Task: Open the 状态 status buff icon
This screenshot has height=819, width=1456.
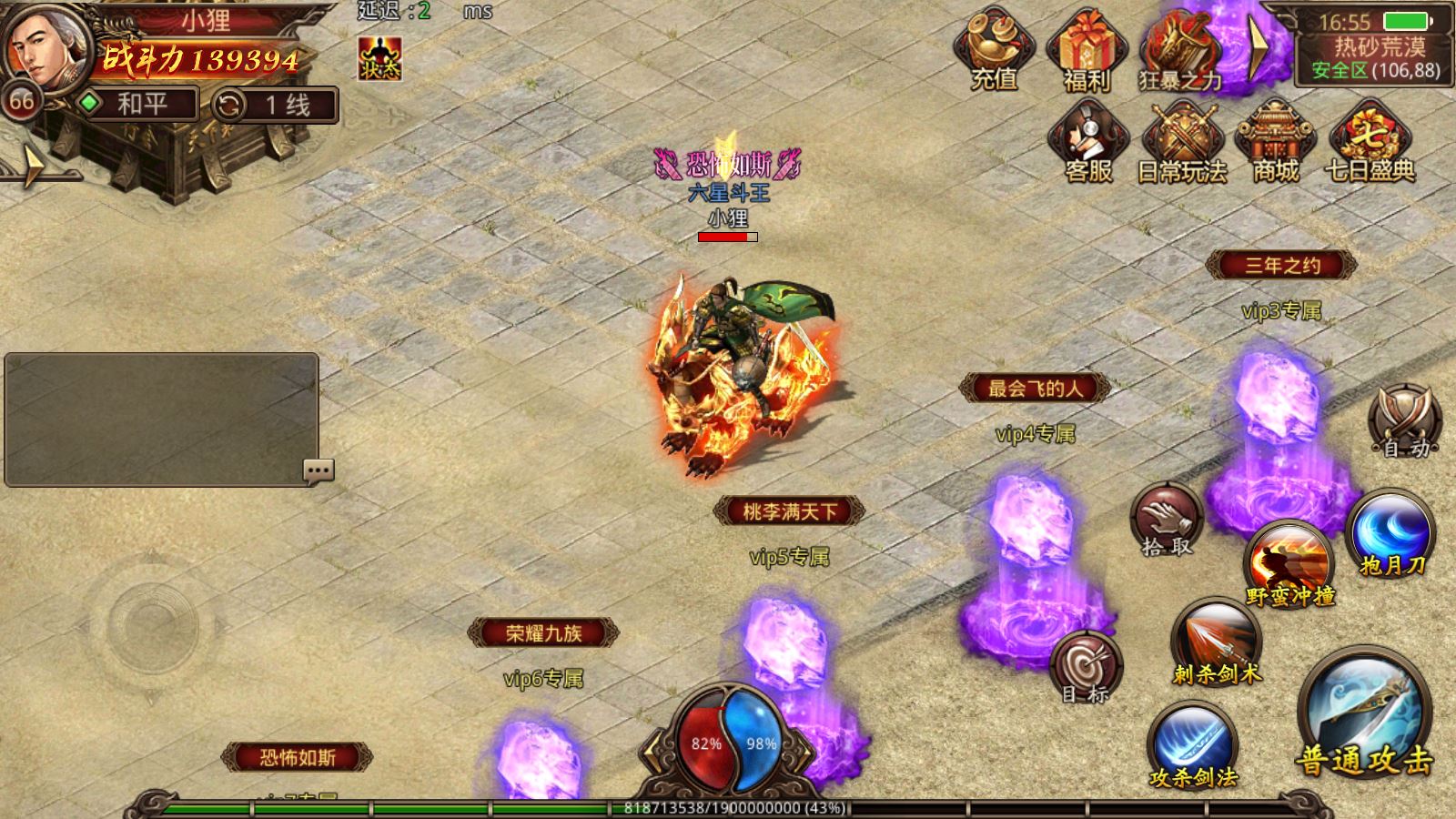Action: (379, 59)
